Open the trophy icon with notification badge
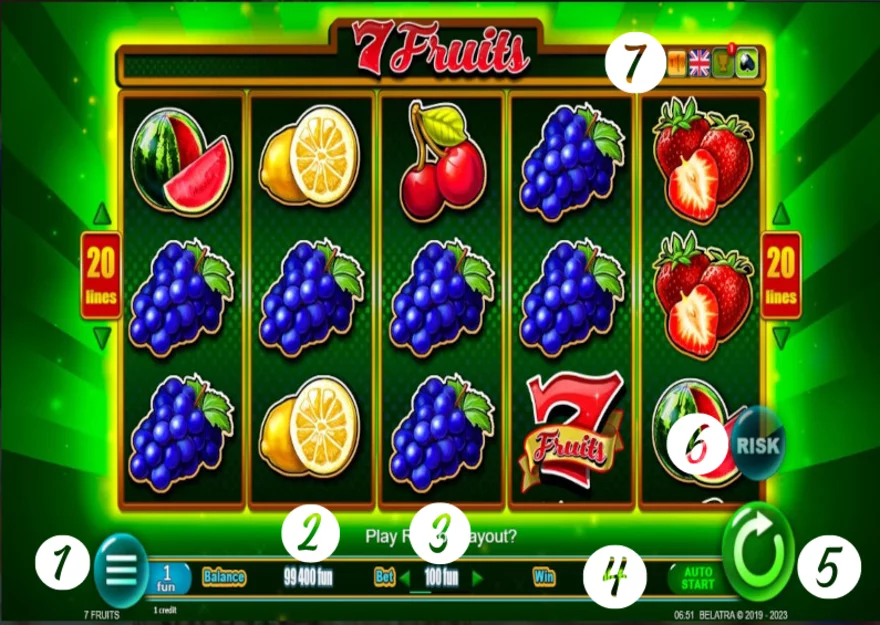 point(722,64)
